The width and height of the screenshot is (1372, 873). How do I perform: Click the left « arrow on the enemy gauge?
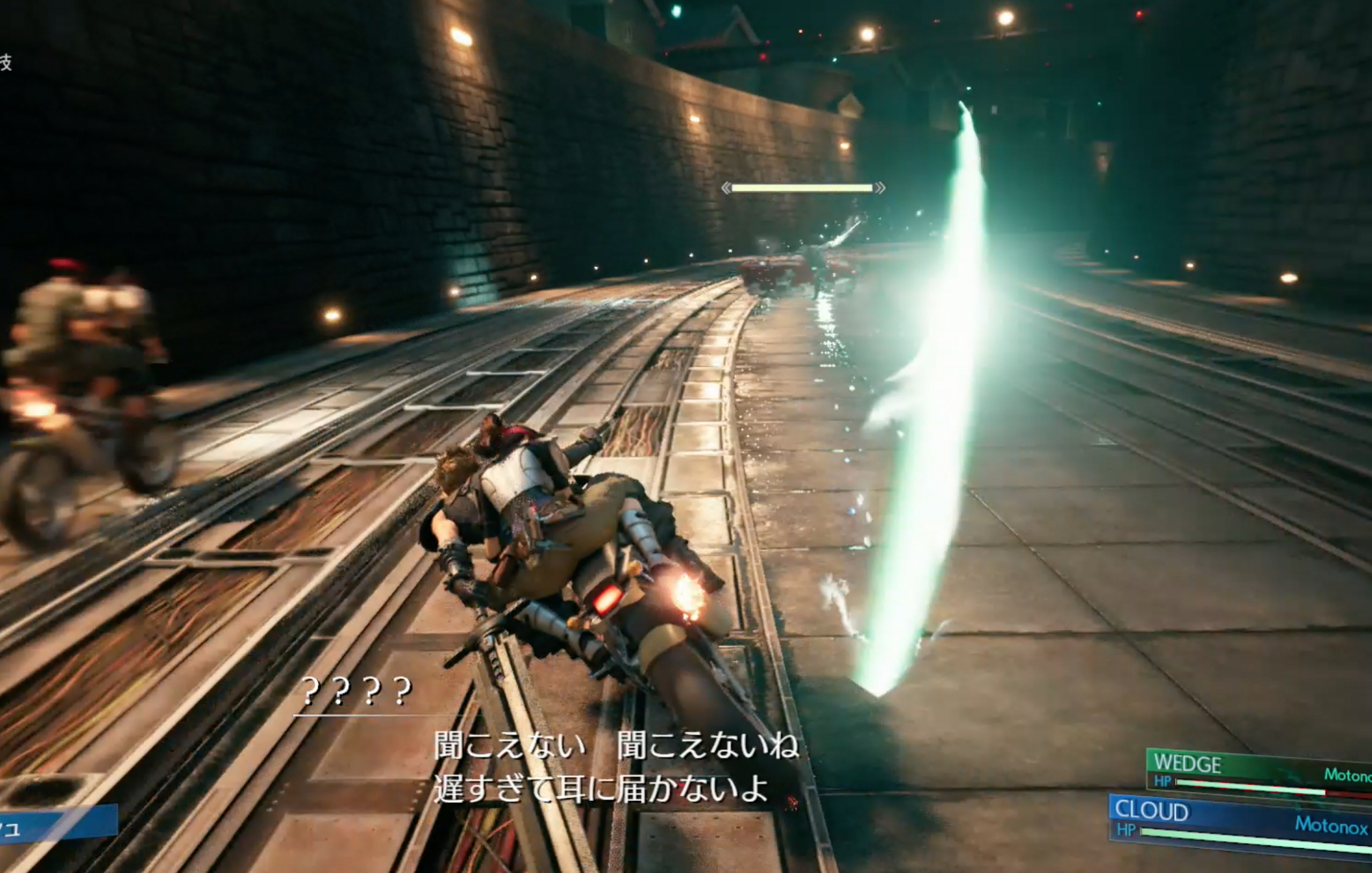pyautogui.click(x=726, y=188)
